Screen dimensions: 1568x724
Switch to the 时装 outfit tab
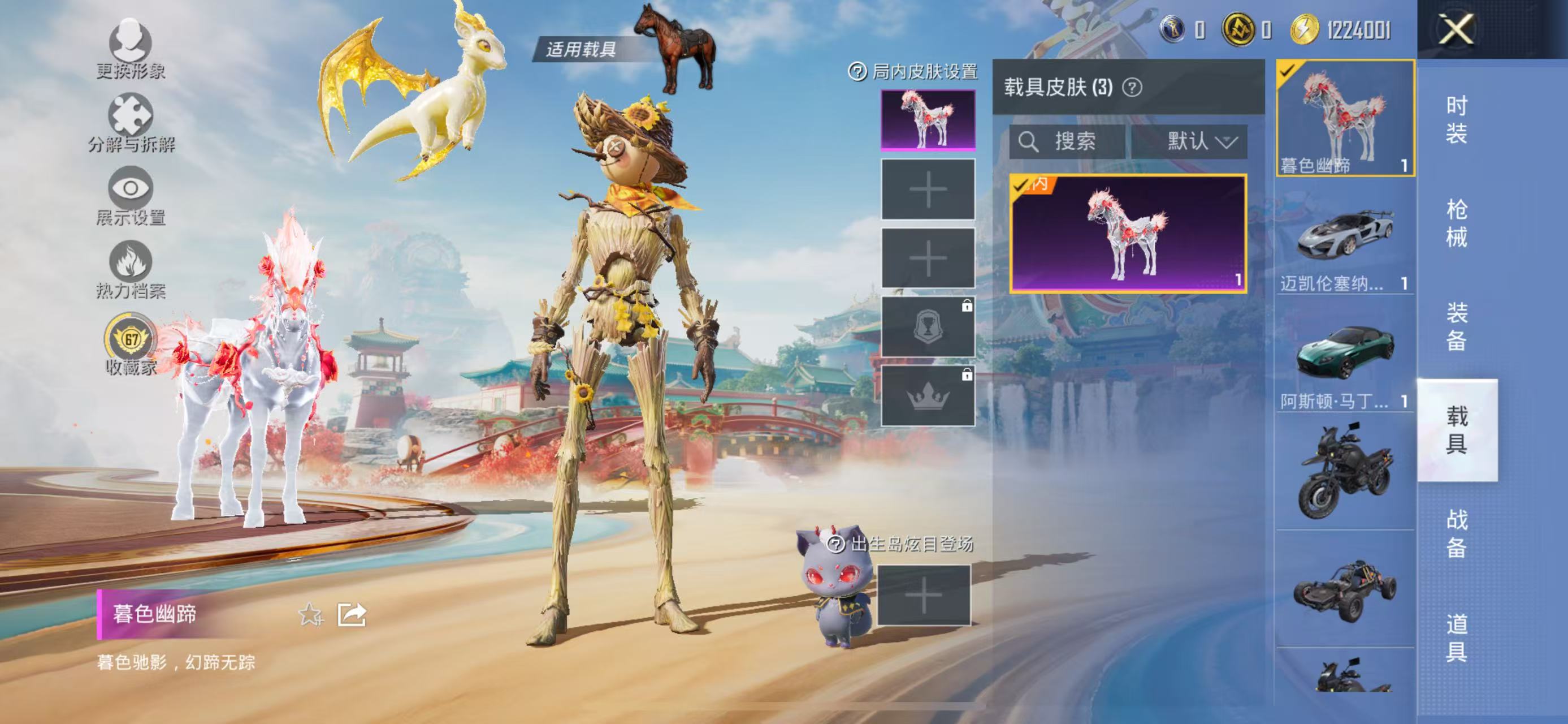click(x=1456, y=120)
